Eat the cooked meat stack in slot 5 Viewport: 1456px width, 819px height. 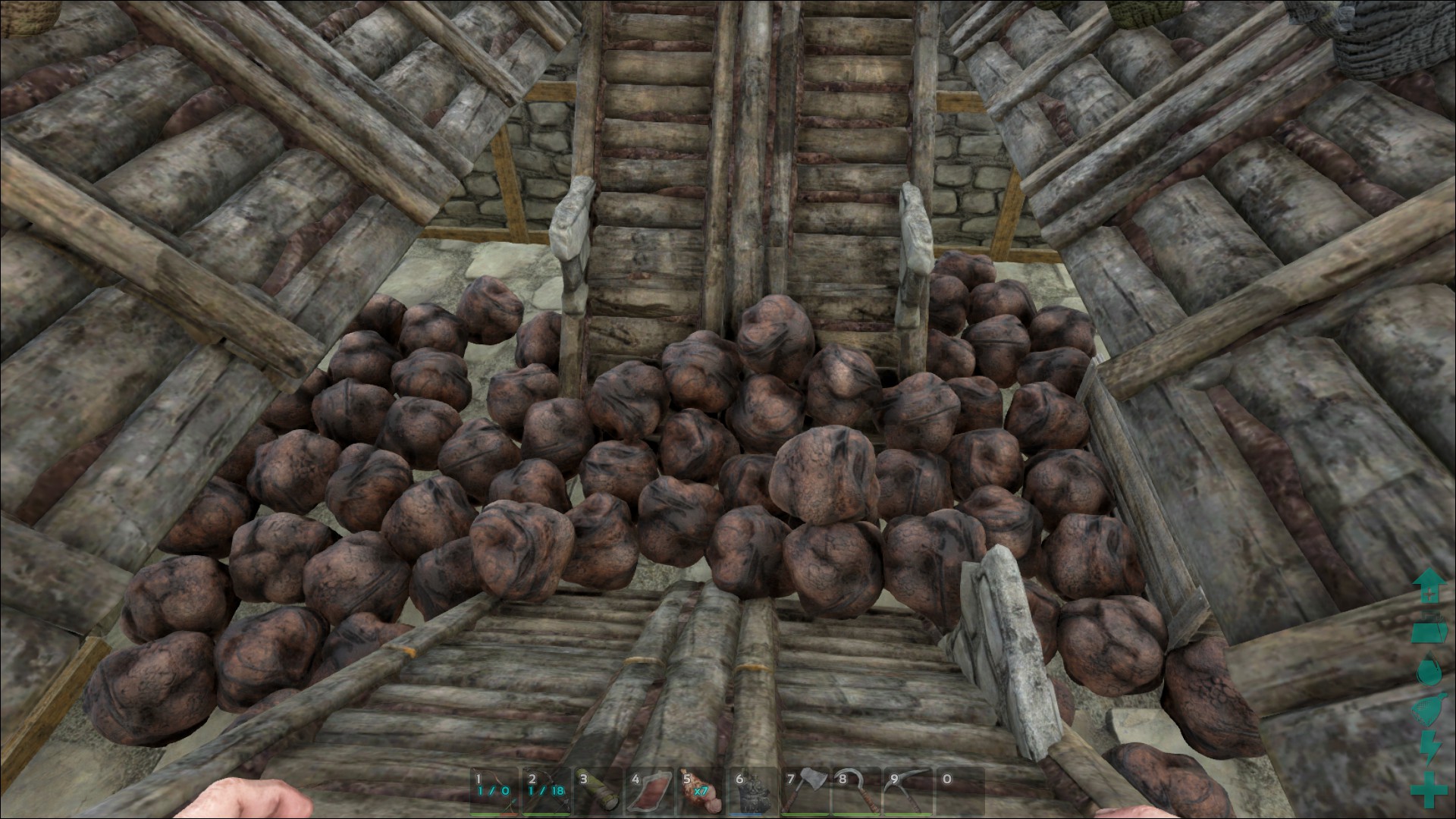coord(701,791)
